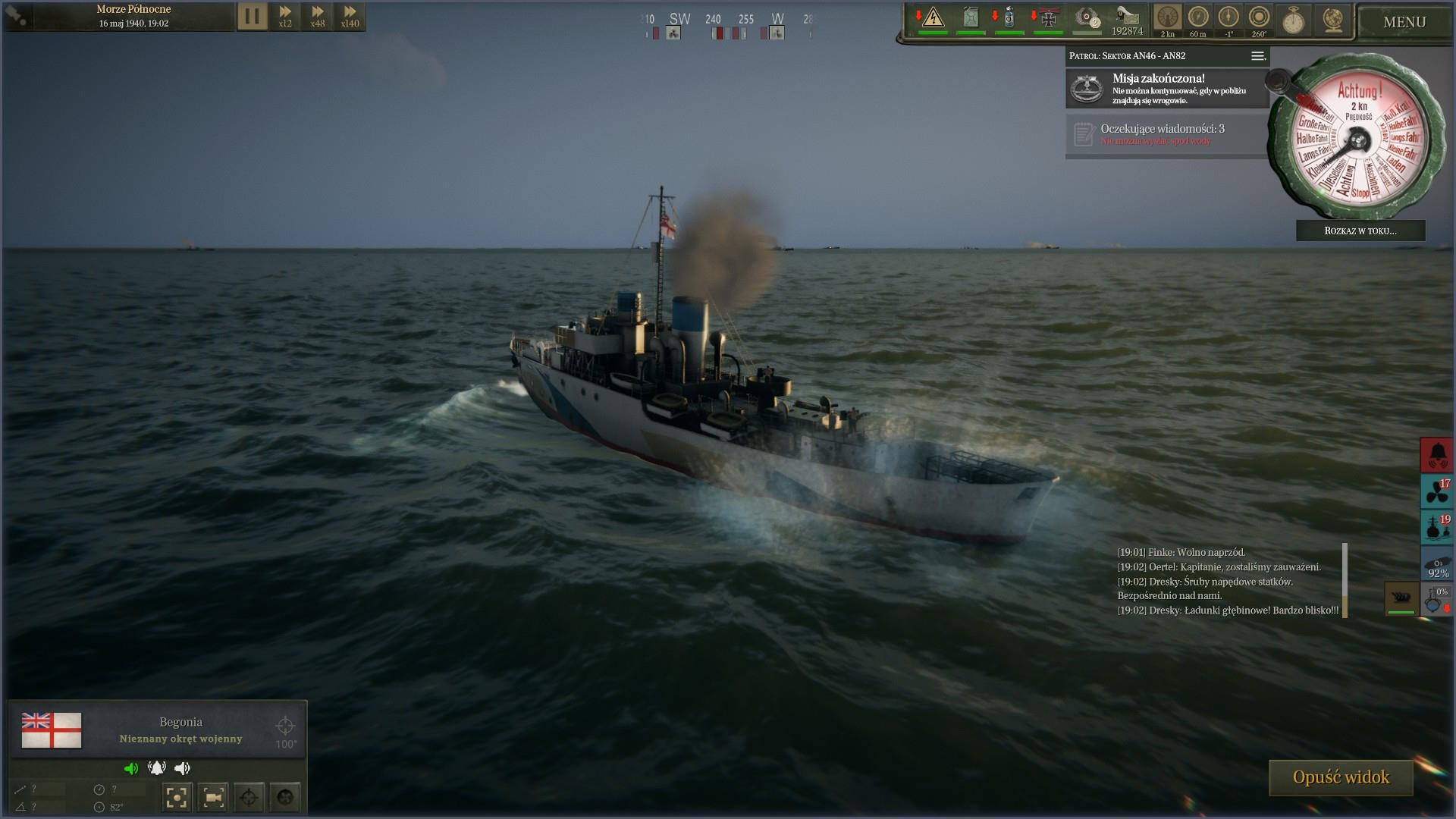Set time compression to x48

tap(318, 16)
